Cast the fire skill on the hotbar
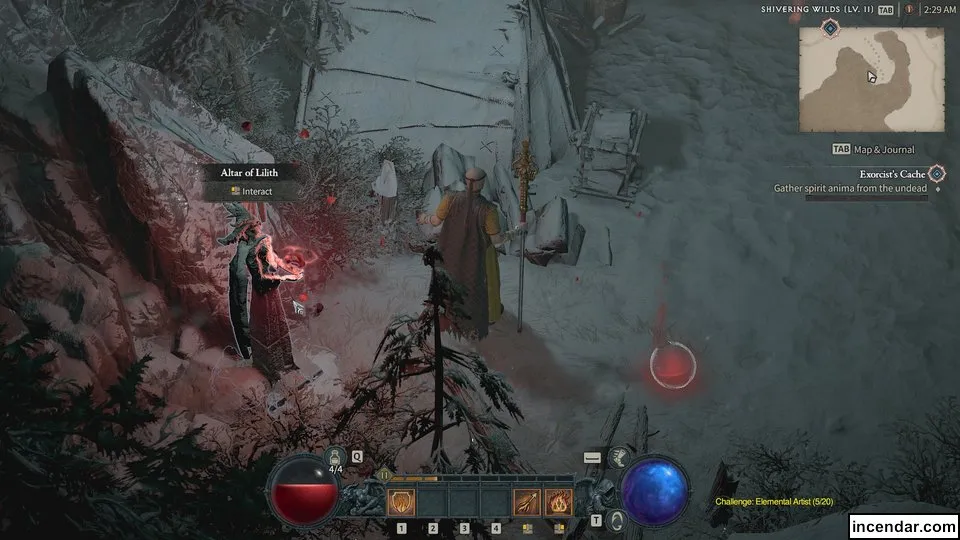 click(x=558, y=501)
